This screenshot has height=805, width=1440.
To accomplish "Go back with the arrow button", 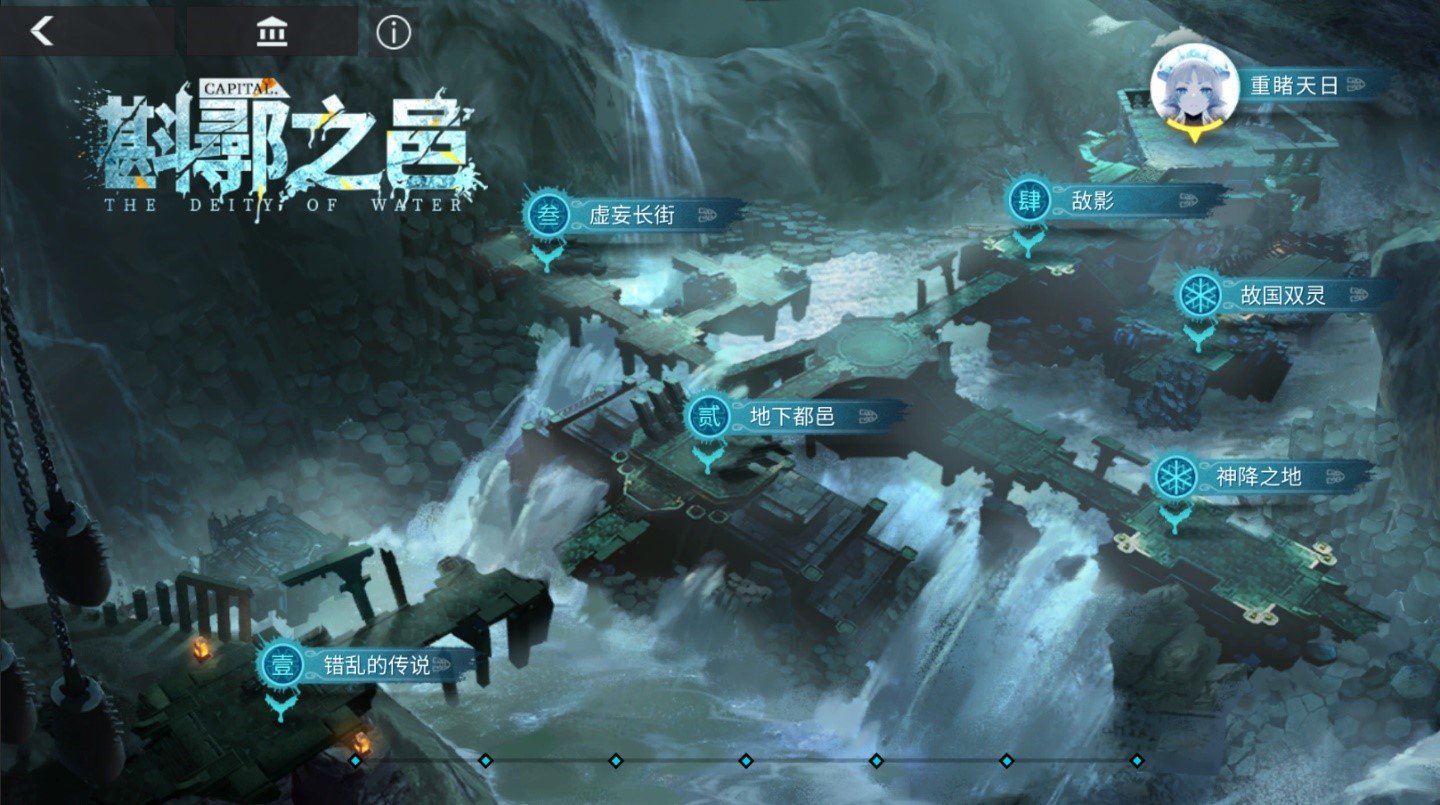I will click(42, 32).
